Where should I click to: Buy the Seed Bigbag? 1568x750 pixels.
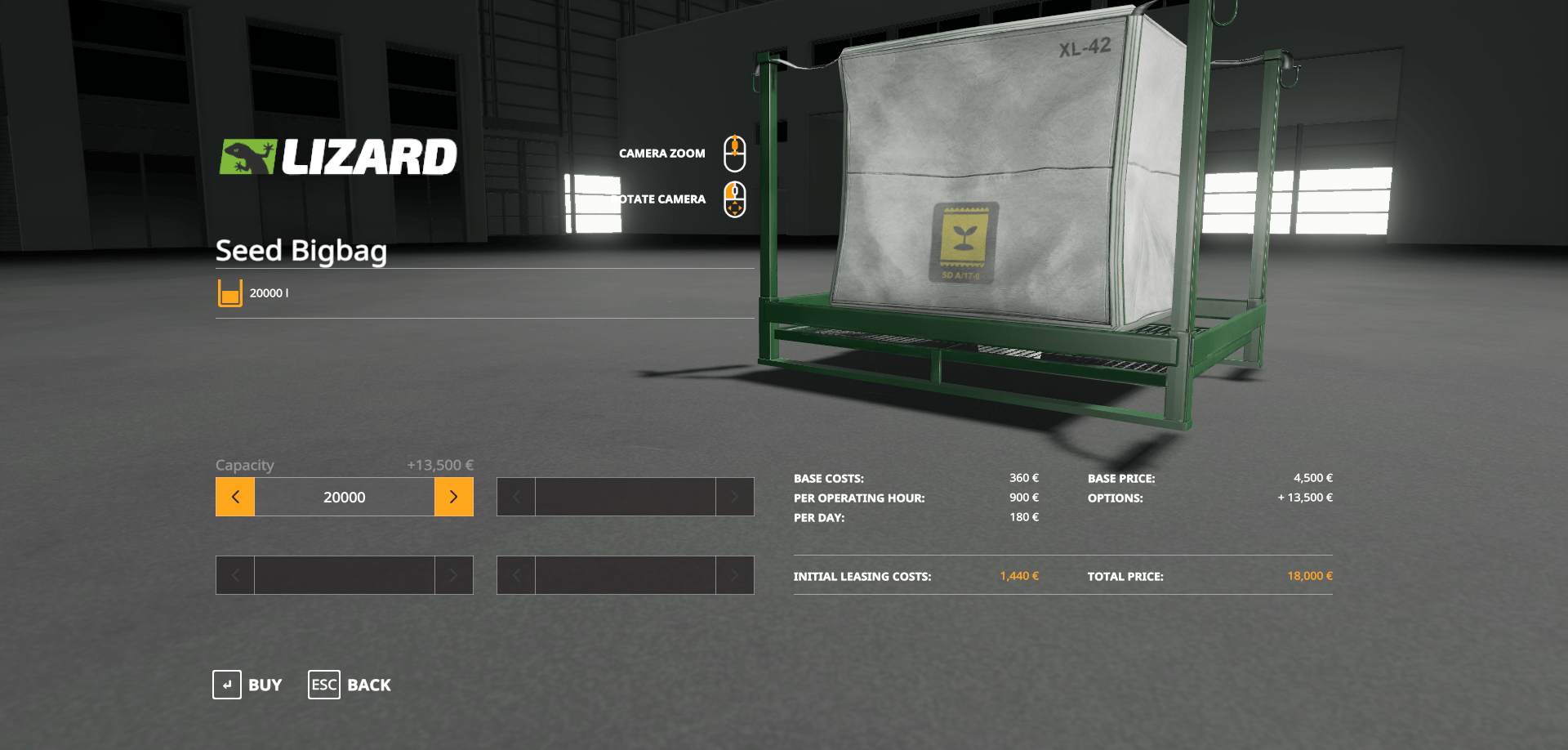coord(247,685)
